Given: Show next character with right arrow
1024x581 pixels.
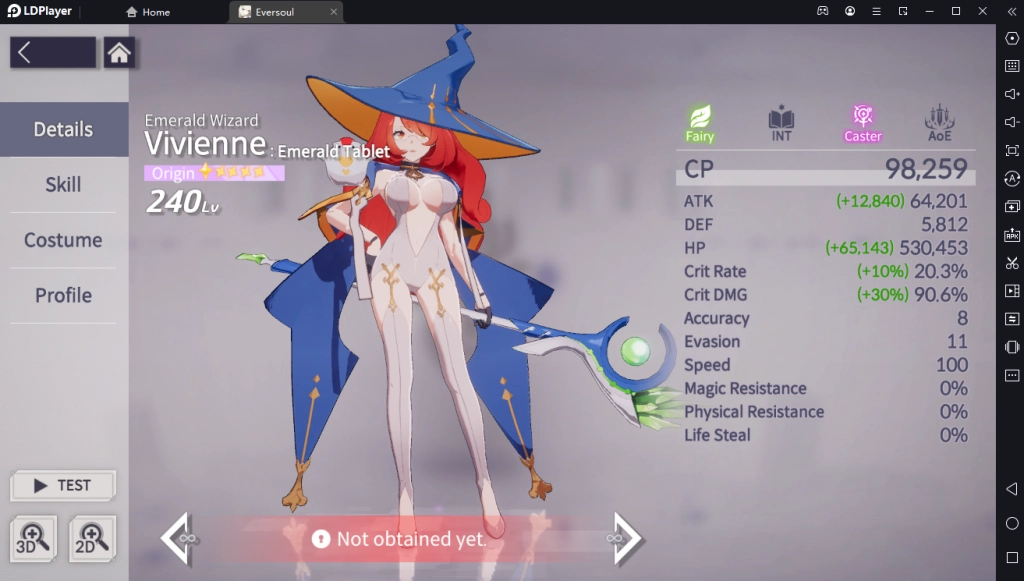Looking at the screenshot, I should point(625,539).
